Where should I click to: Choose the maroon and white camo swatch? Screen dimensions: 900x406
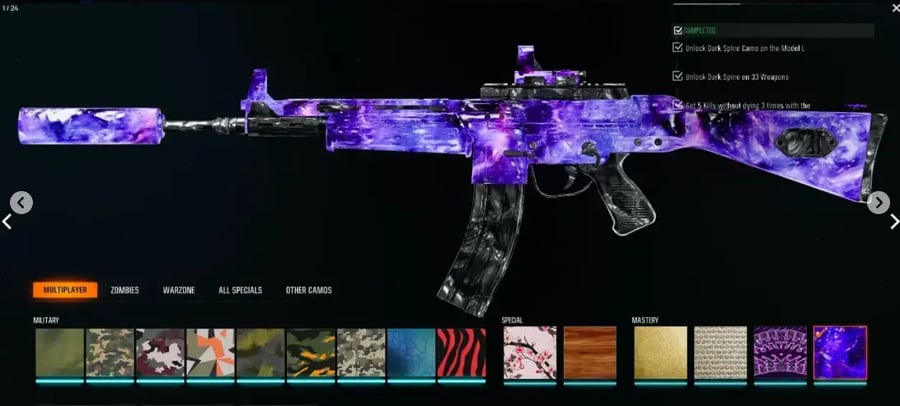point(160,352)
